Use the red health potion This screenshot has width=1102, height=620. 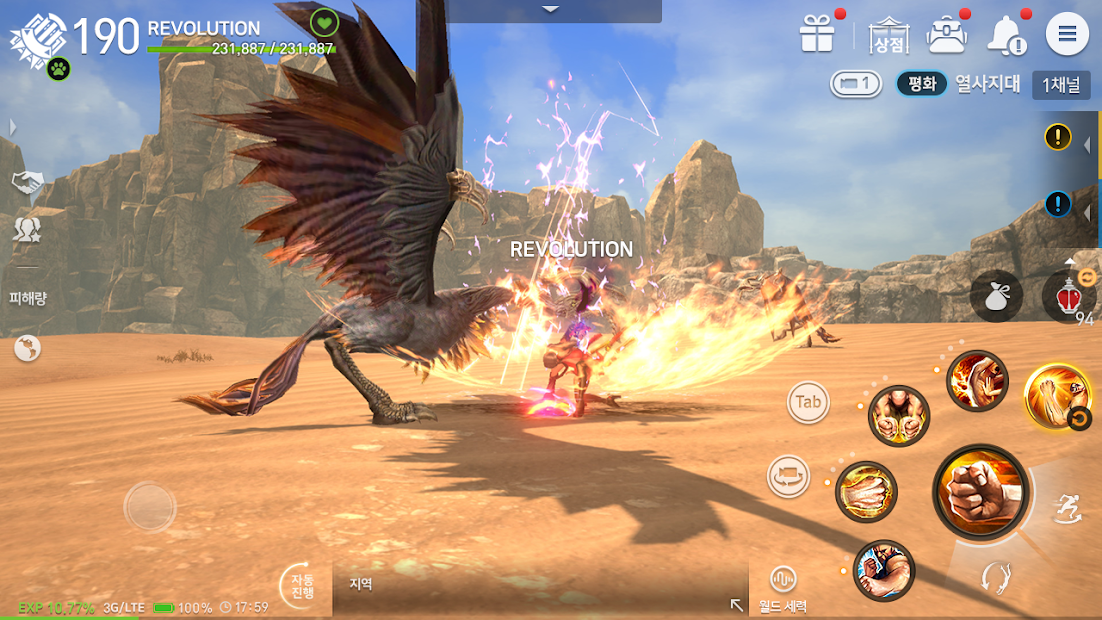pyautogui.click(x=1069, y=297)
